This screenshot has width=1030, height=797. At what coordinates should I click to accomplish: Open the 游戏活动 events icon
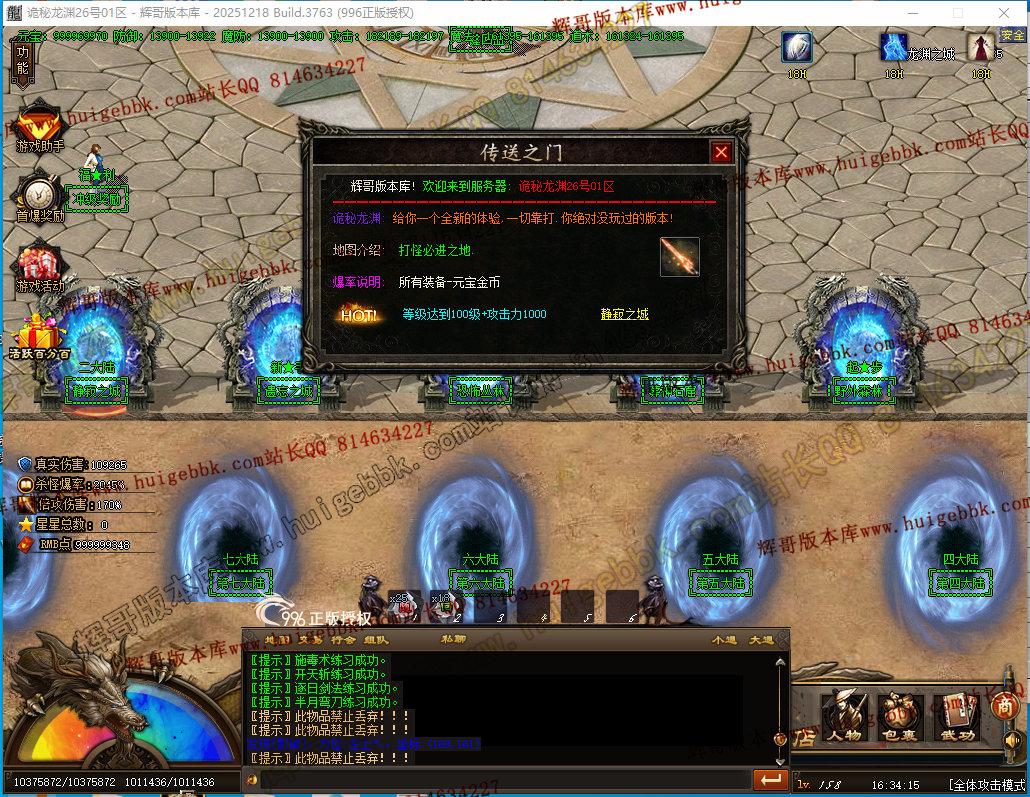(40, 264)
